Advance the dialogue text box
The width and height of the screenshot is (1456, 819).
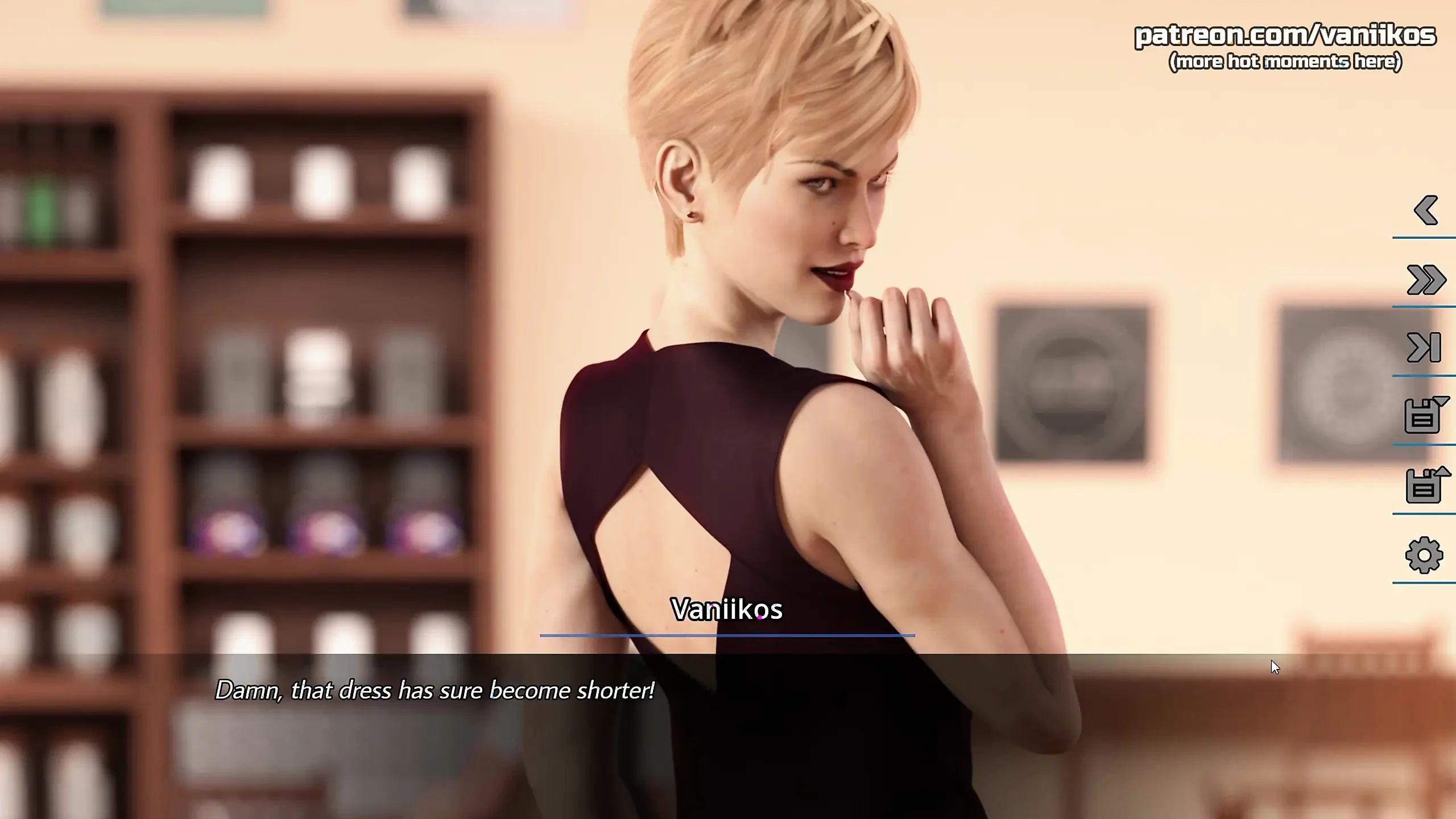(728, 735)
